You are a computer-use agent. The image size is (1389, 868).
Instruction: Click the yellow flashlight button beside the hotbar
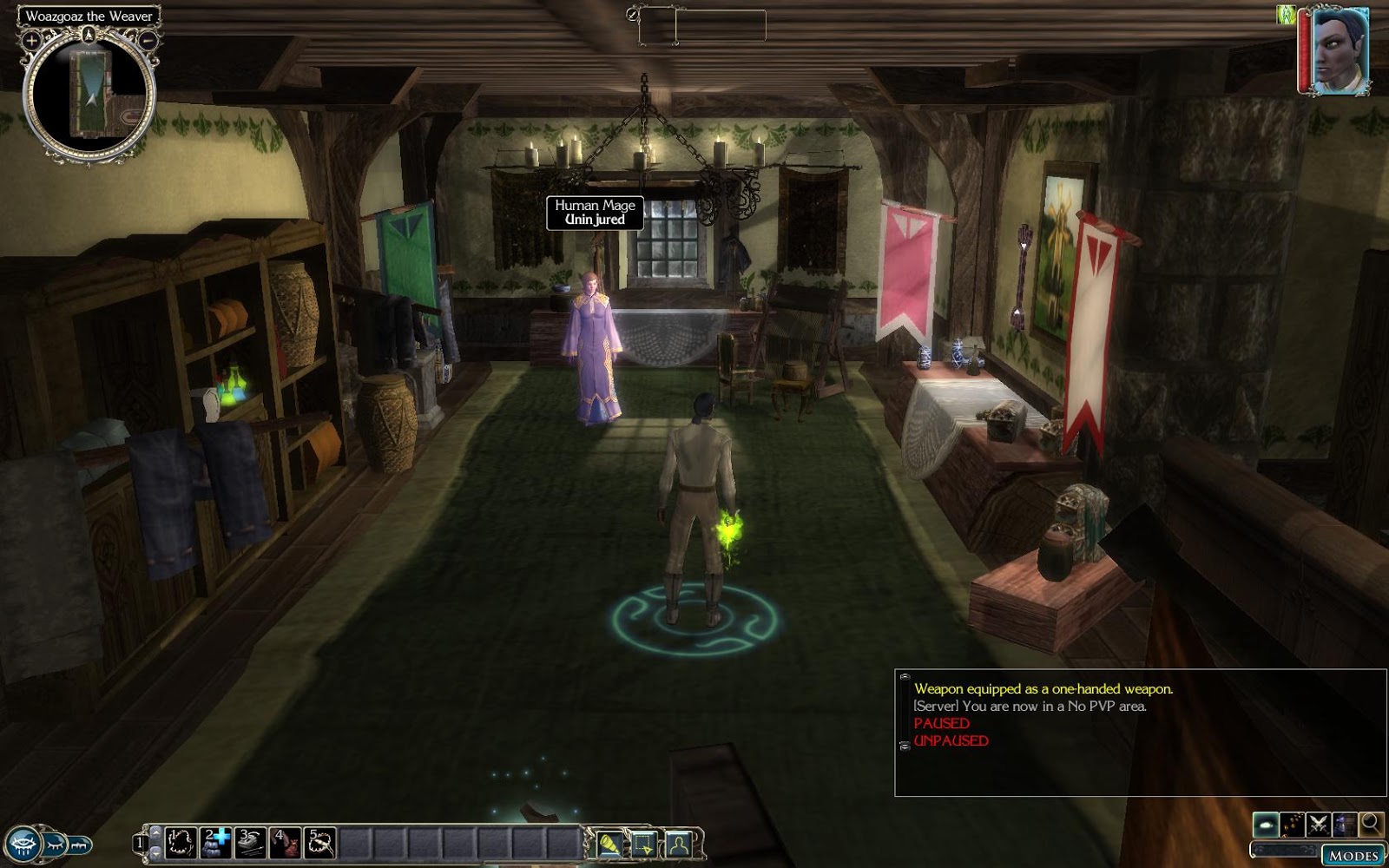[x=610, y=843]
